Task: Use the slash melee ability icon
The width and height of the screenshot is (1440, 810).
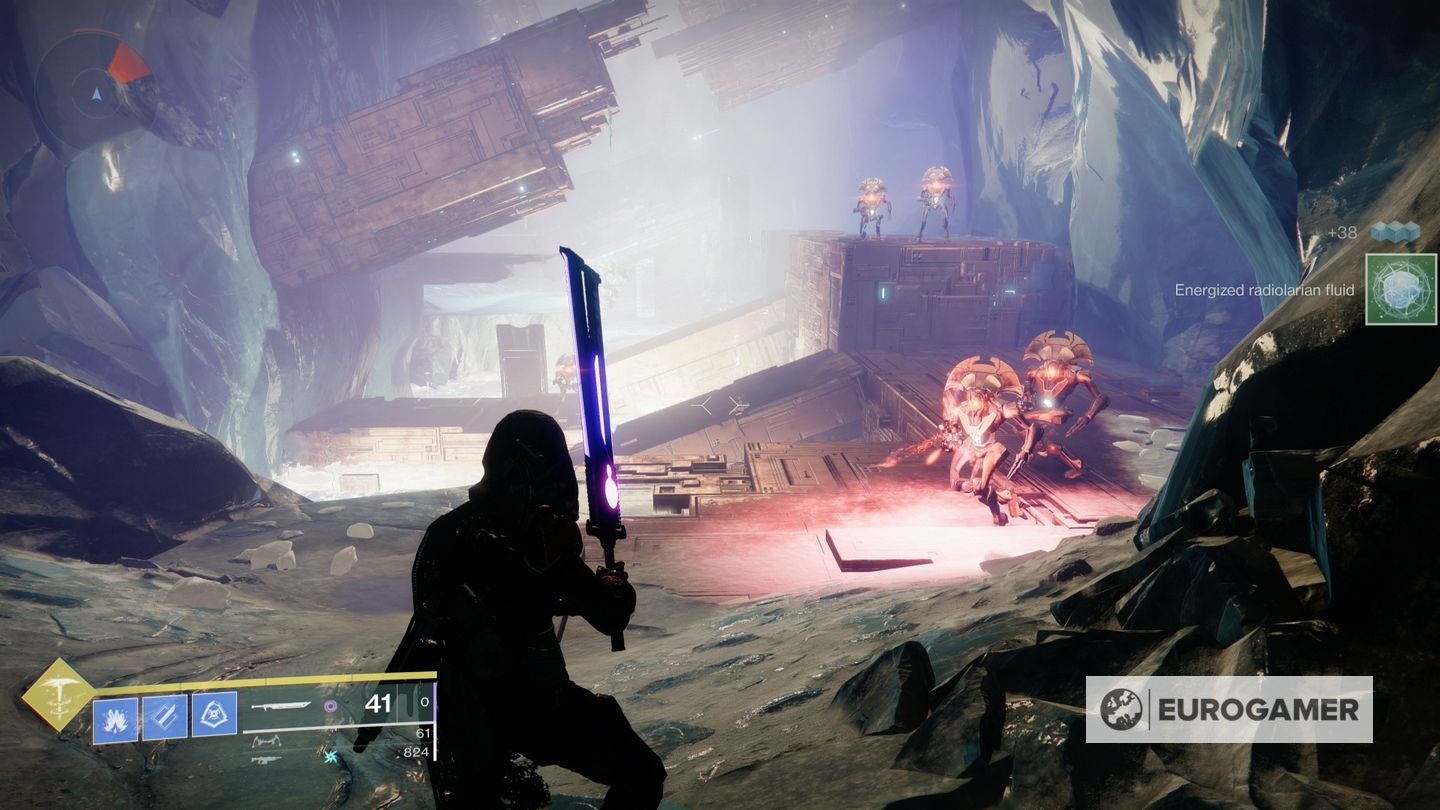Action: point(164,717)
